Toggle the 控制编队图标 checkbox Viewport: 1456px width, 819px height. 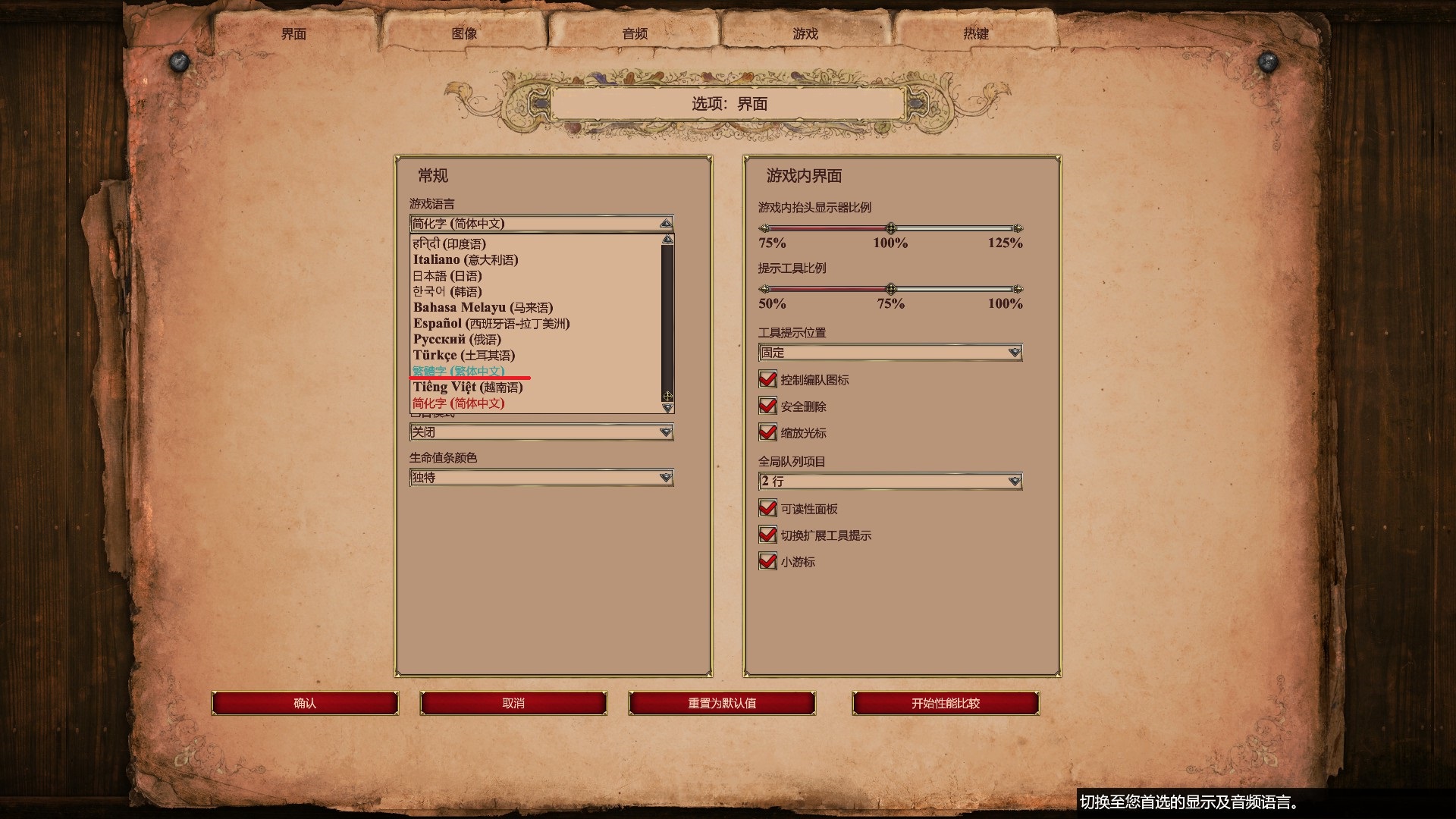[x=767, y=379]
